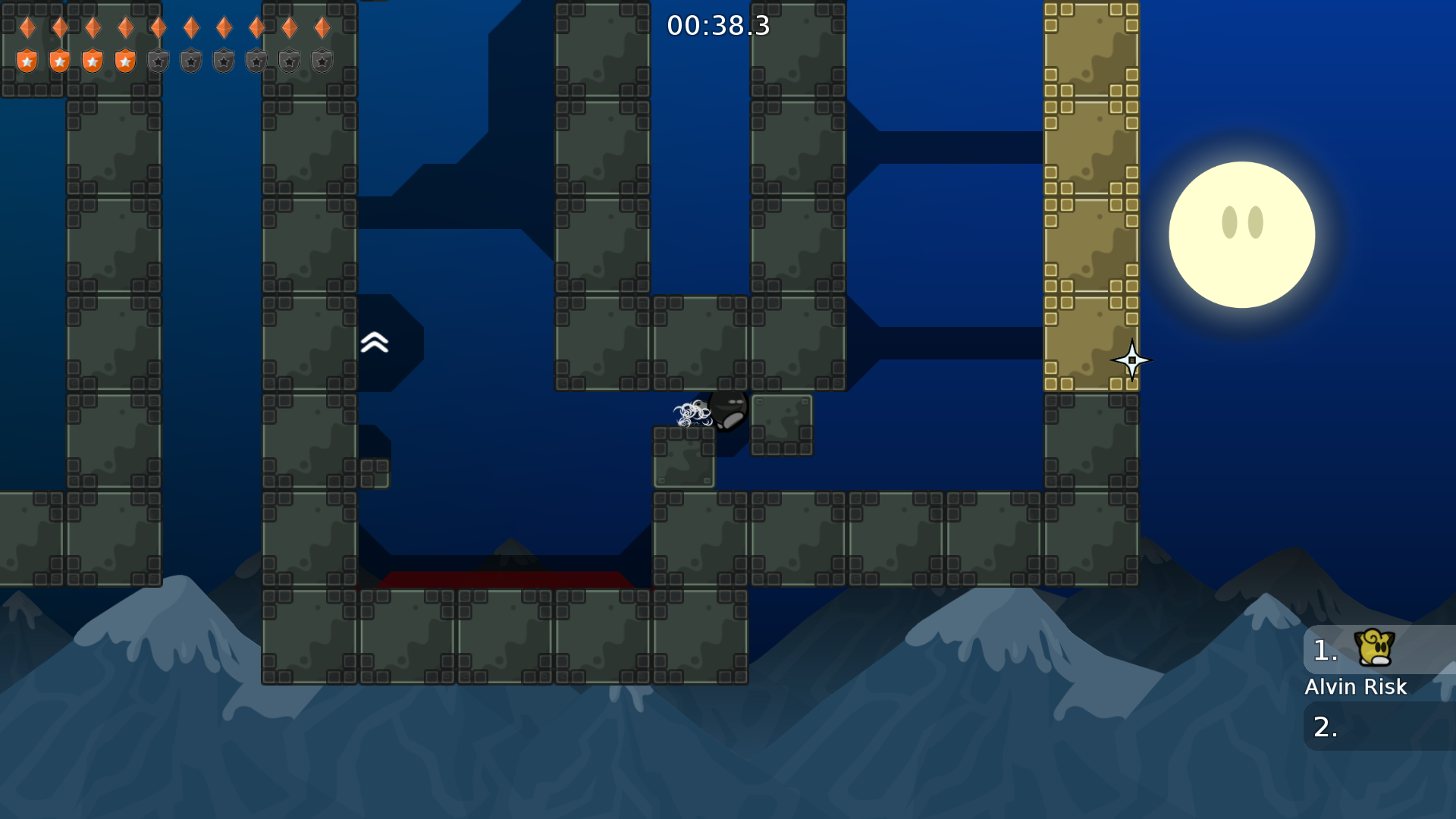This screenshot has height=819, width=1456.
Task: Toggle the sixth gray shield badge off
Action: 191,59
